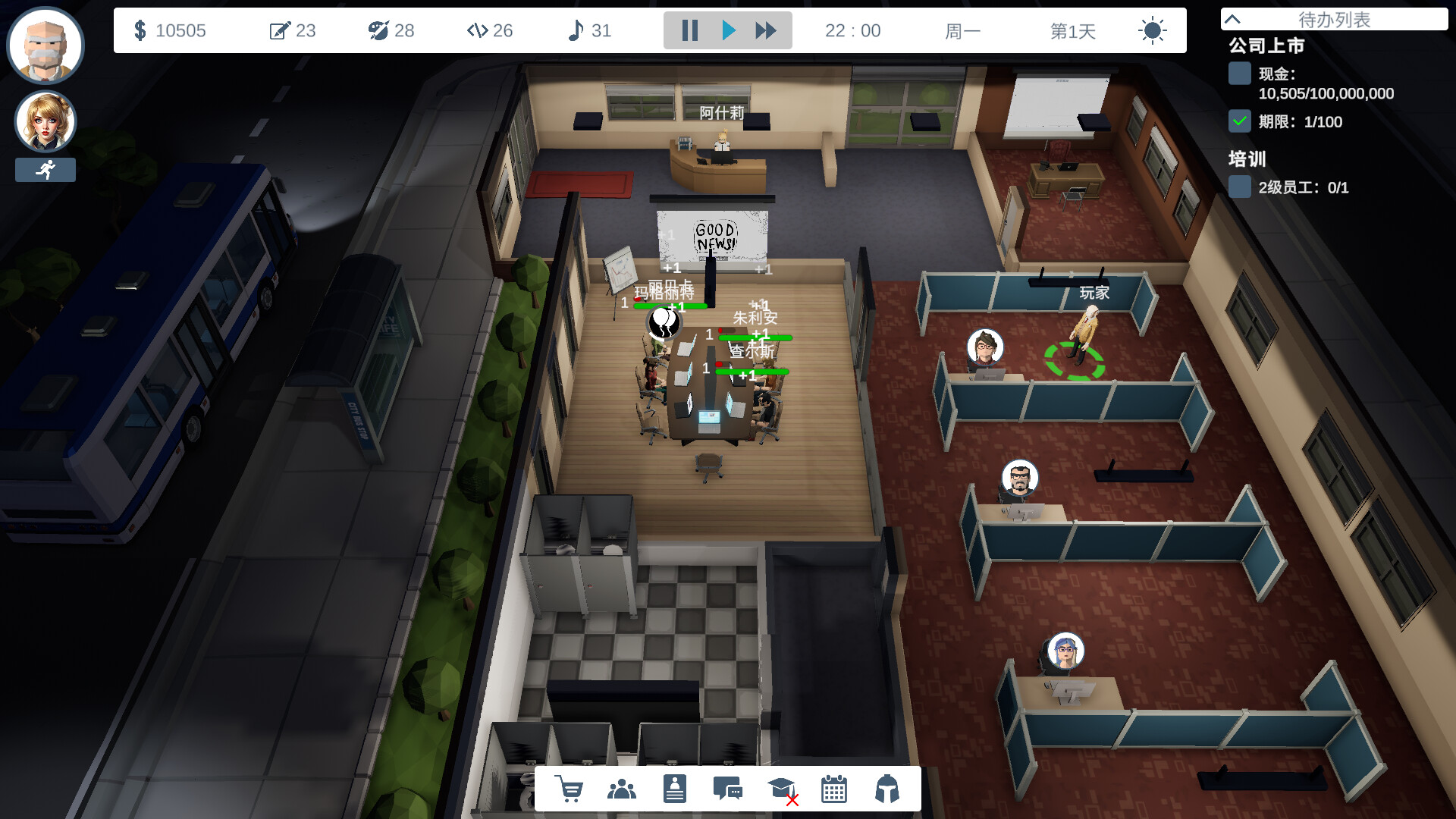The width and height of the screenshot is (1456, 819).
Task: Resume normal play speed
Action: [x=729, y=30]
